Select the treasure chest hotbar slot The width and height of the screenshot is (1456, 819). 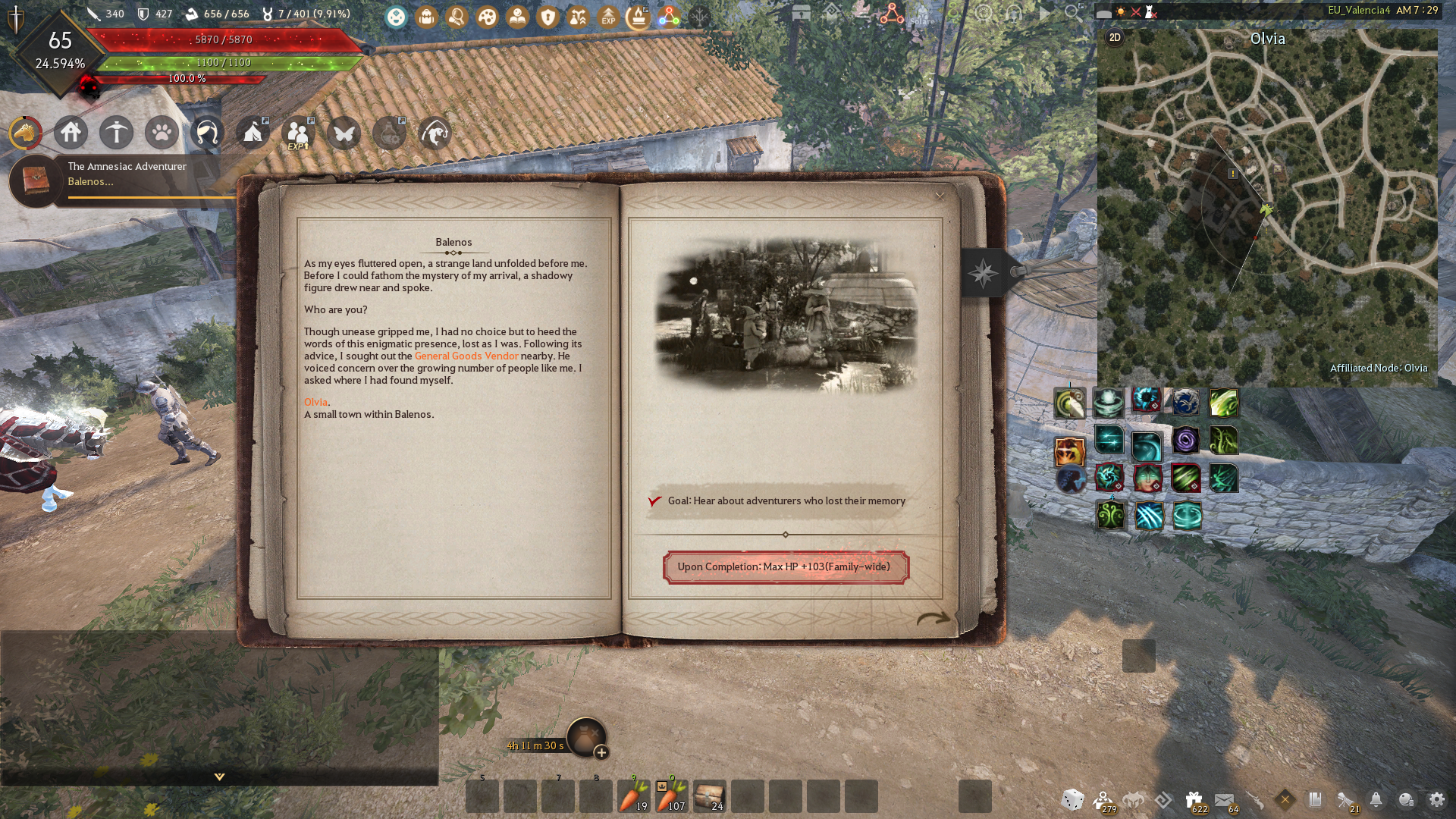[x=709, y=796]
